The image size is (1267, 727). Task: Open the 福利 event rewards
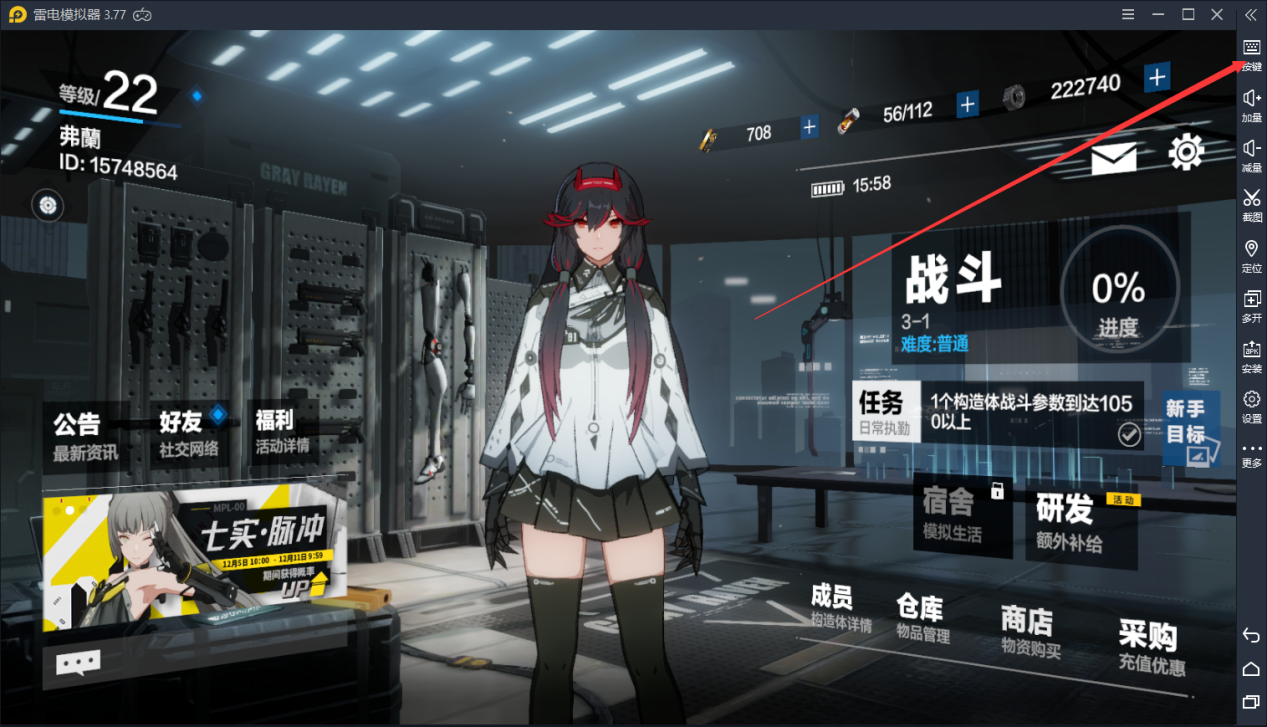[x=282, y=430]
